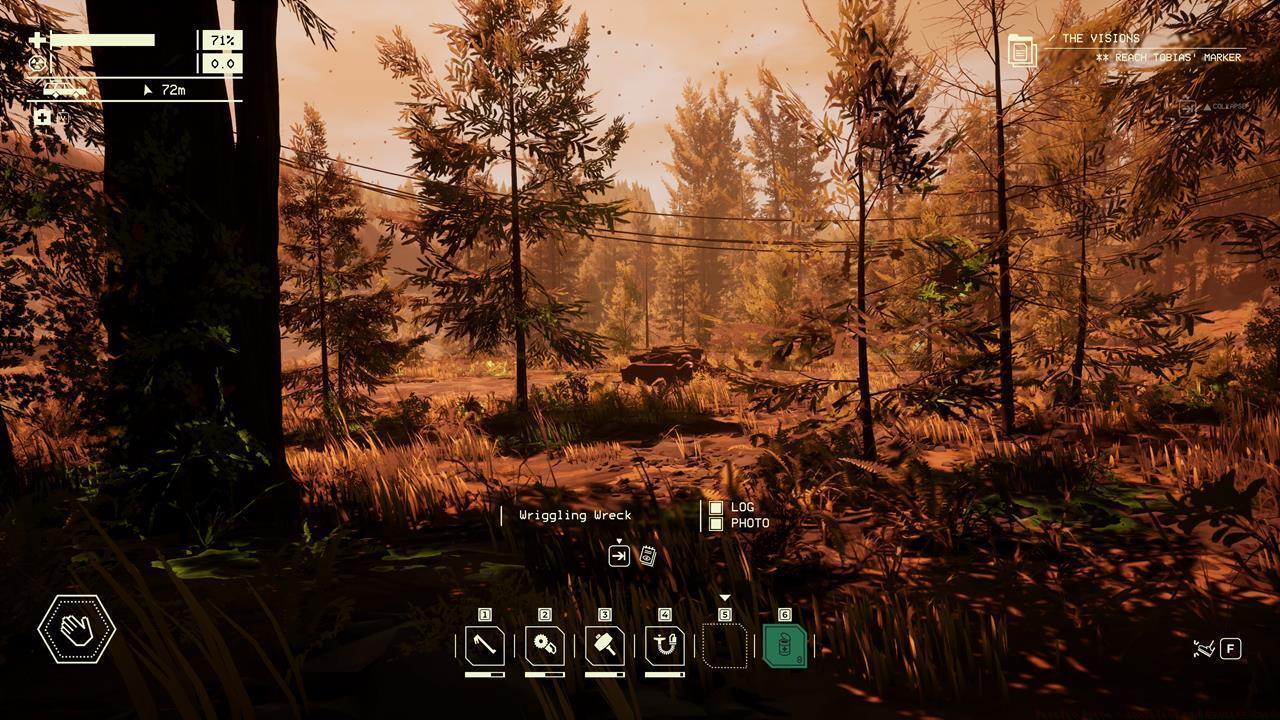Click the hand interaction hexagon icon
This screenshot has width=1280, height=720.
click(x=77, y=628)
